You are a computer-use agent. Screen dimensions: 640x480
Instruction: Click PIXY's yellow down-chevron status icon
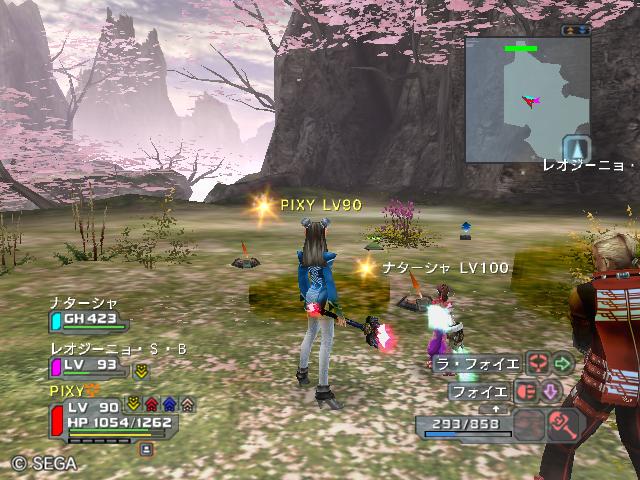pyautogui.click(x=132, y=404)
